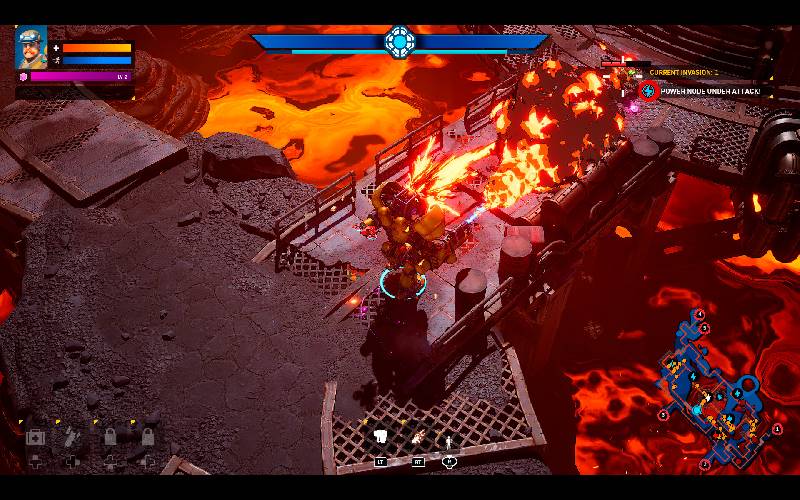Click the power node lightning icon
Viewport: 800px width, 500px height.
tap(648, 91)
